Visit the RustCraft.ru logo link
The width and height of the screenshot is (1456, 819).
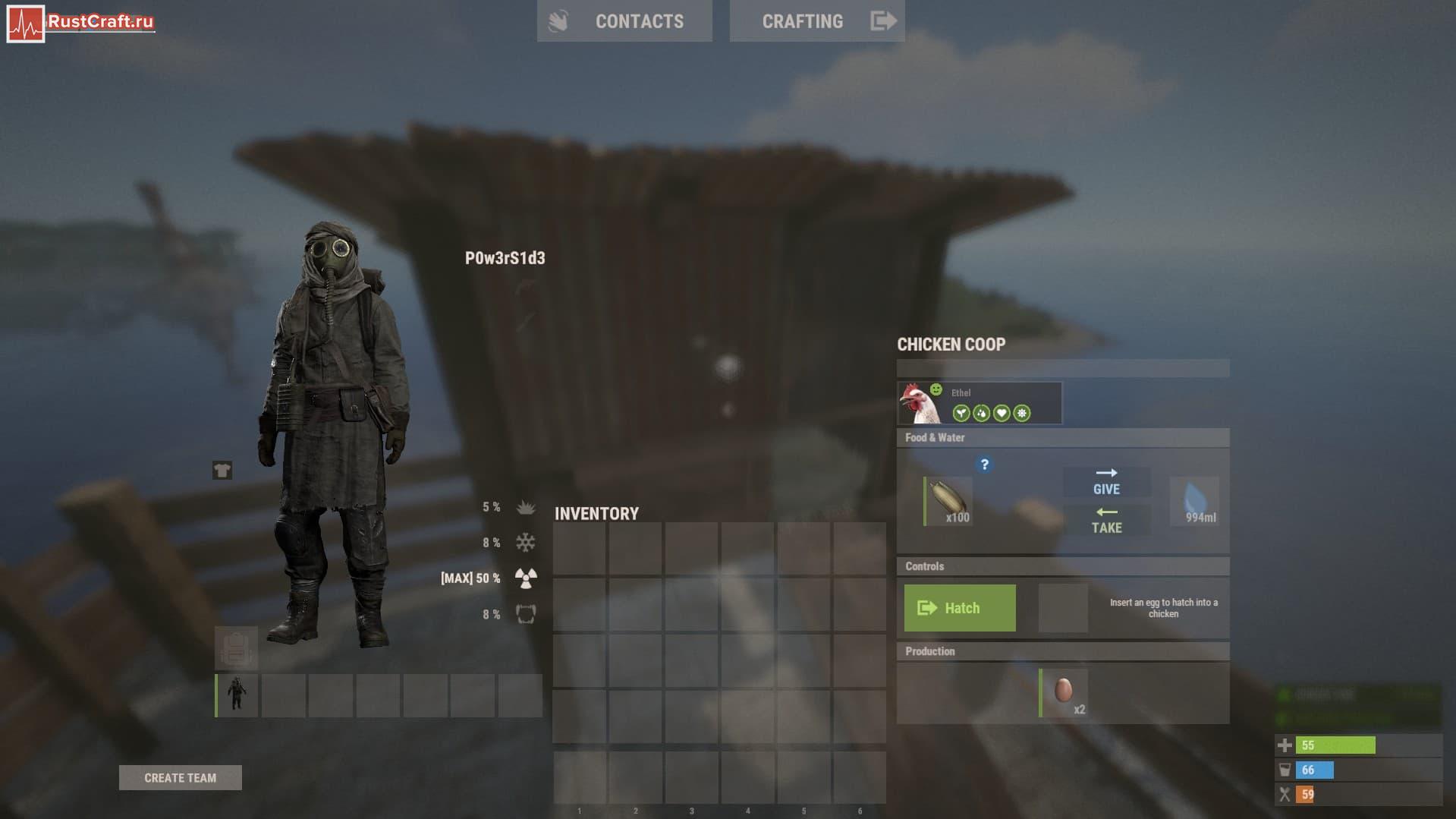coord(80,23)
